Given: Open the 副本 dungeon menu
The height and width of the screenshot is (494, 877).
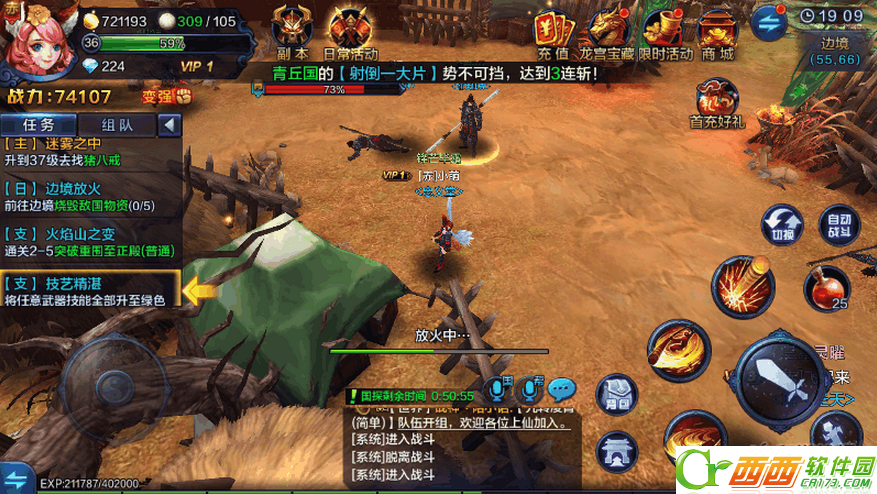Looking at the screenshot, I should point(292,28).
